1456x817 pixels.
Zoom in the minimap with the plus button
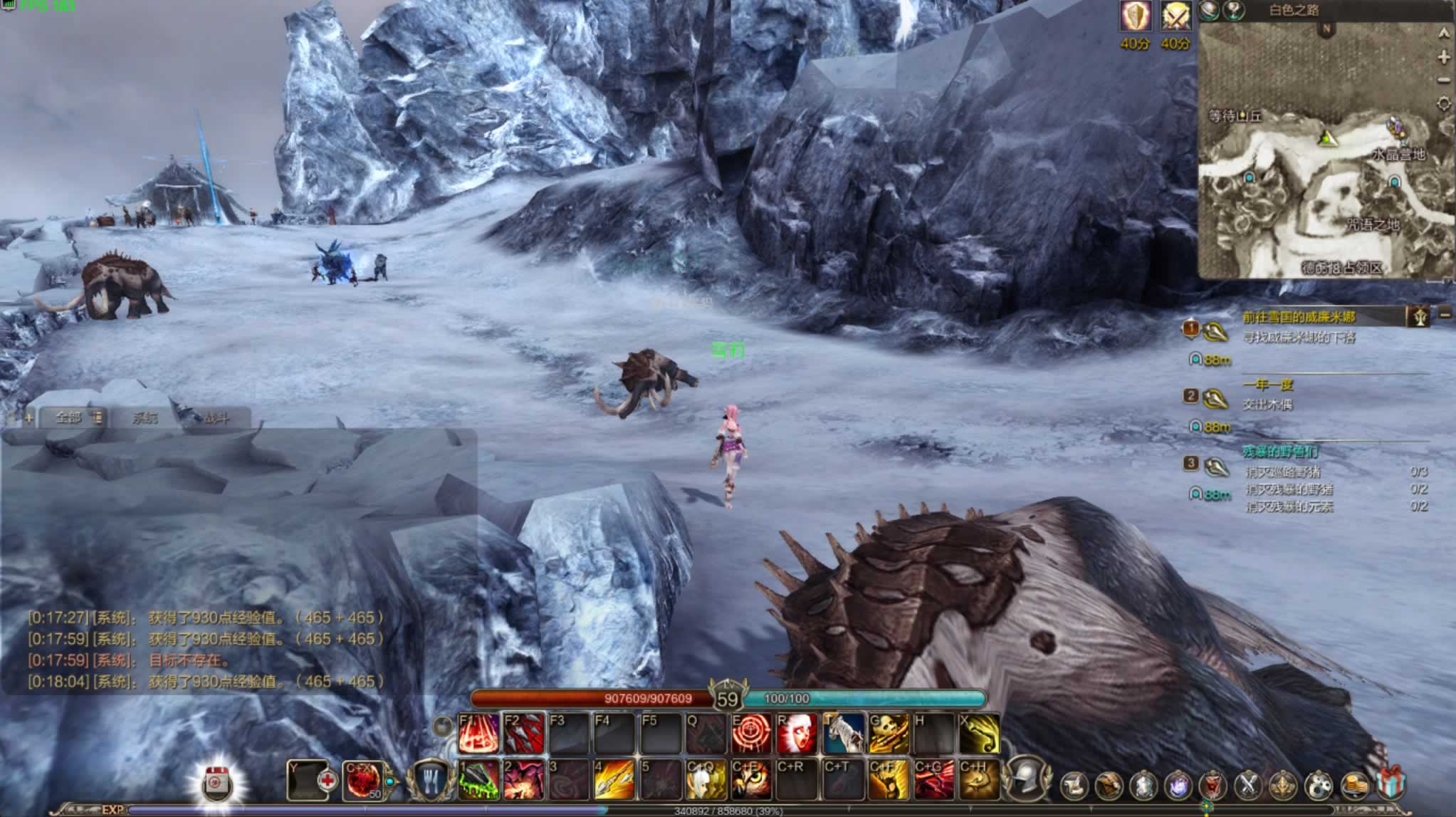[x=1443, y=57]
